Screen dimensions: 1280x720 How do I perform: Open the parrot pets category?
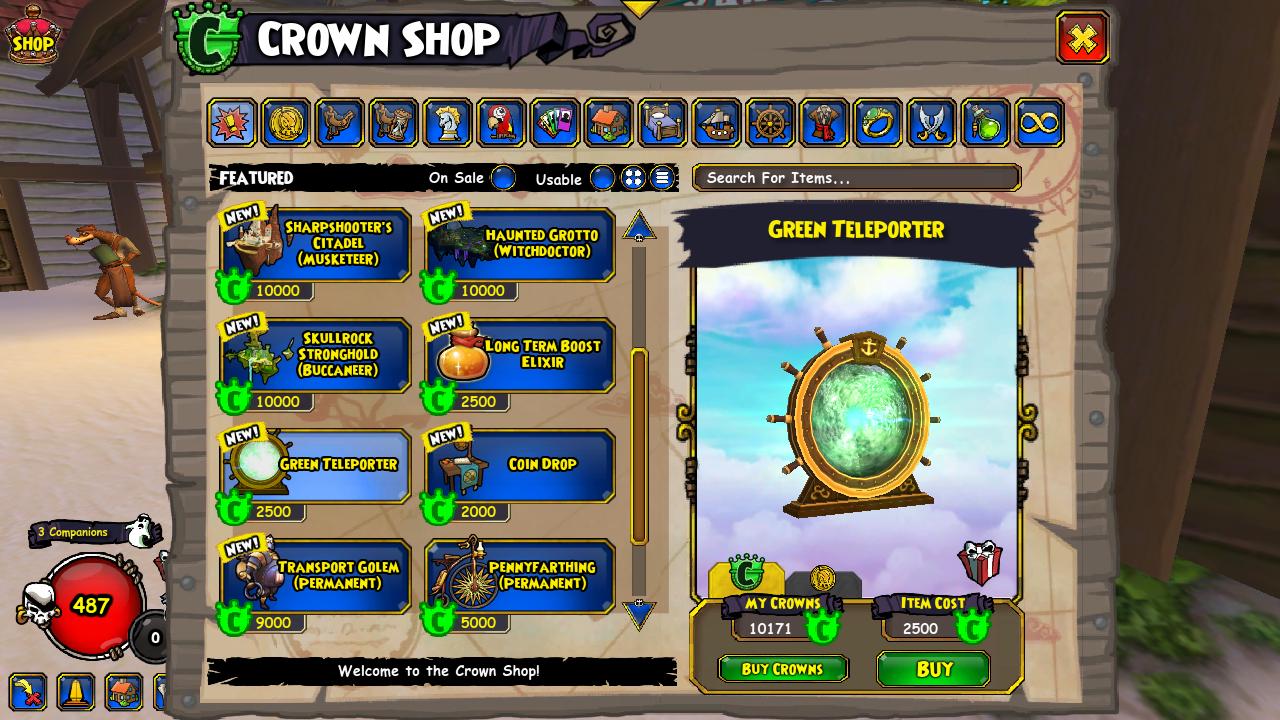point(501,123)
